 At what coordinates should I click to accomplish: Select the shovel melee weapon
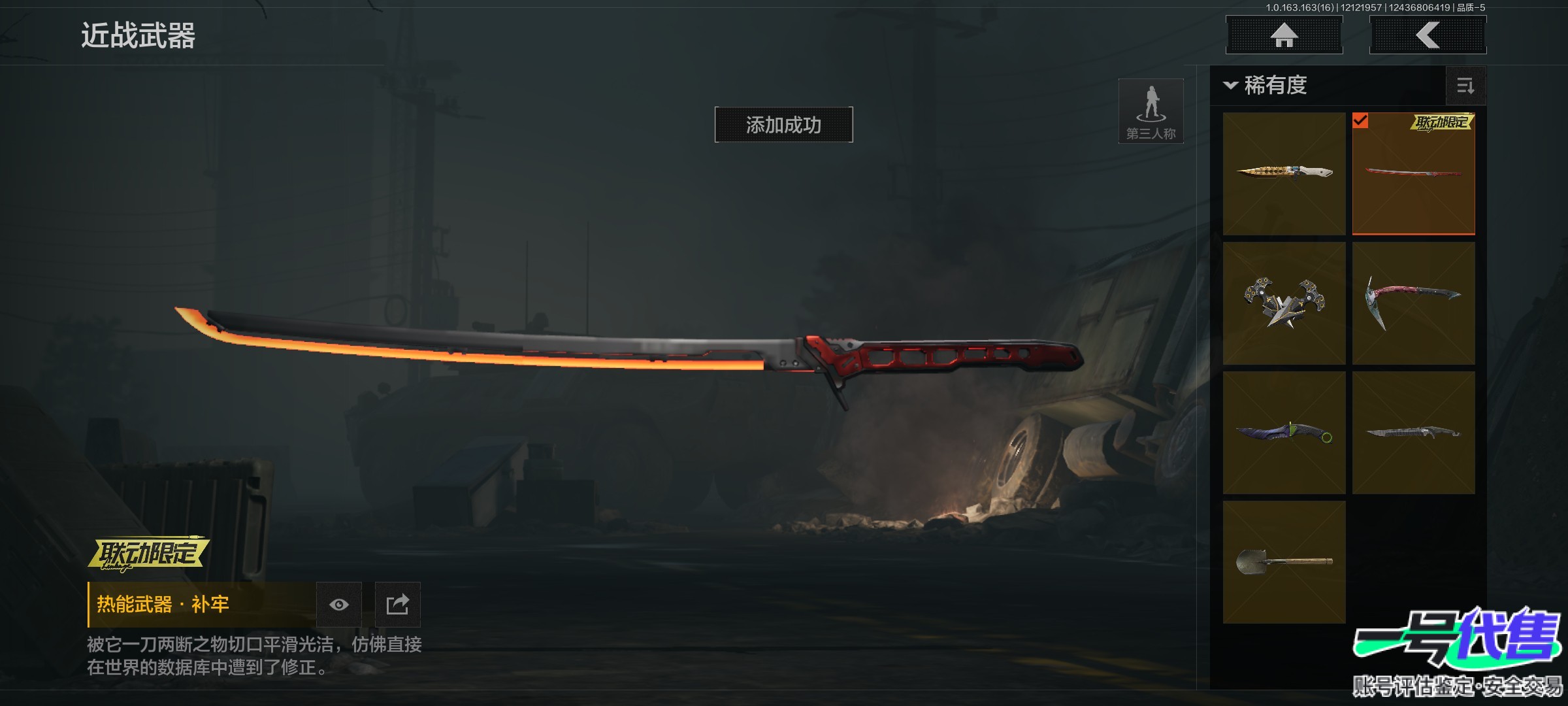pos(1284,562)
